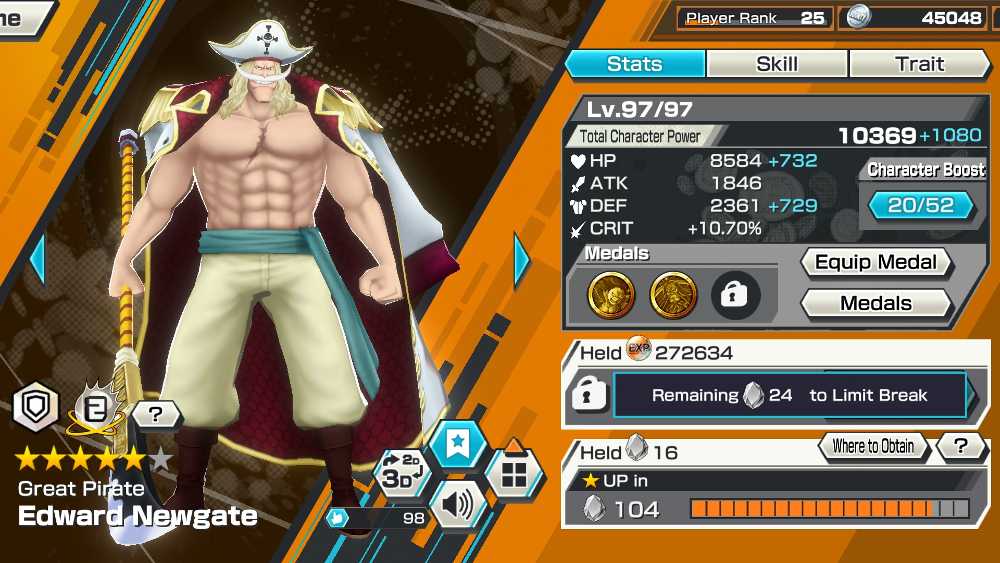Image resolution: width=1000 pixels, height=563 pixels.
Task: Select the first equipped gold medal
Action: pos(611,295)
